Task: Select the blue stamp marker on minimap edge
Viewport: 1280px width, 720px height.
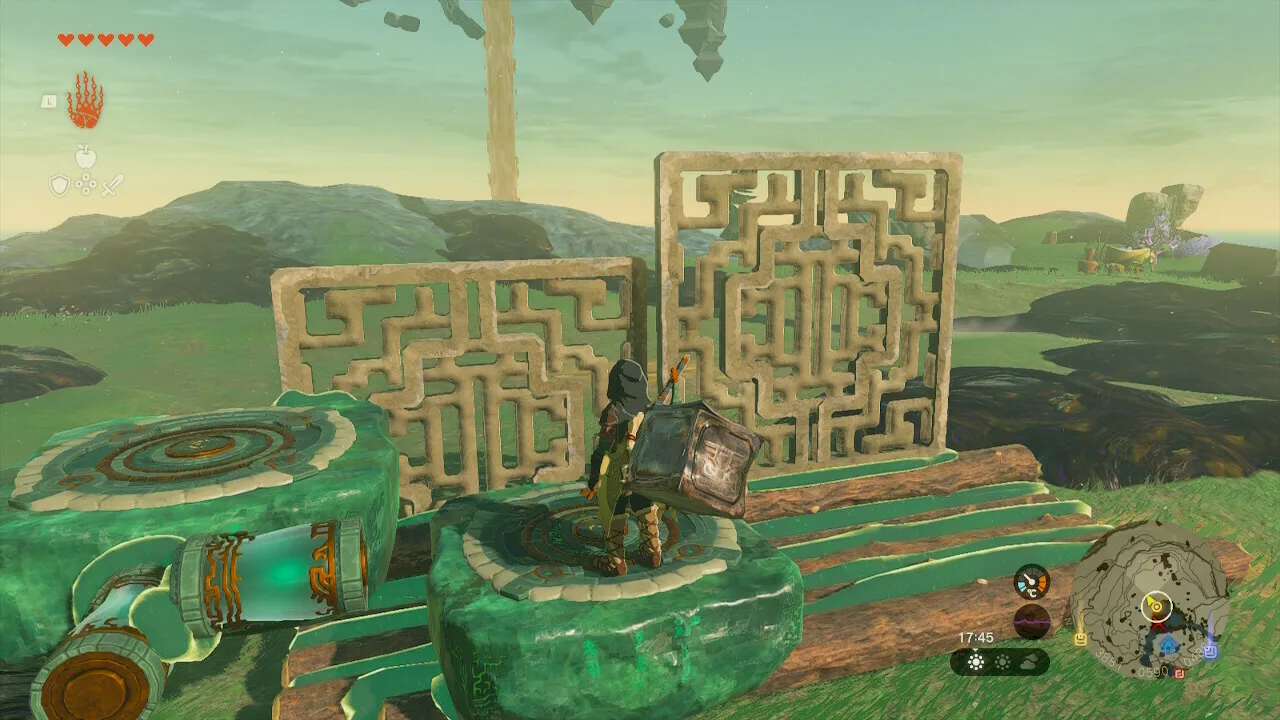Action: (x=1210, y=650)
